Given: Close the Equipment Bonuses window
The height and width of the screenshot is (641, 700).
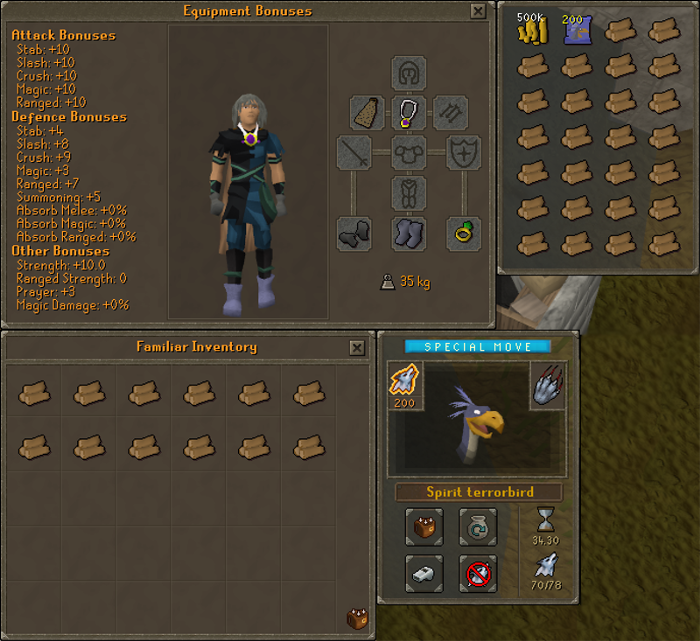Looking at the screenshot, I should [478, 11].
